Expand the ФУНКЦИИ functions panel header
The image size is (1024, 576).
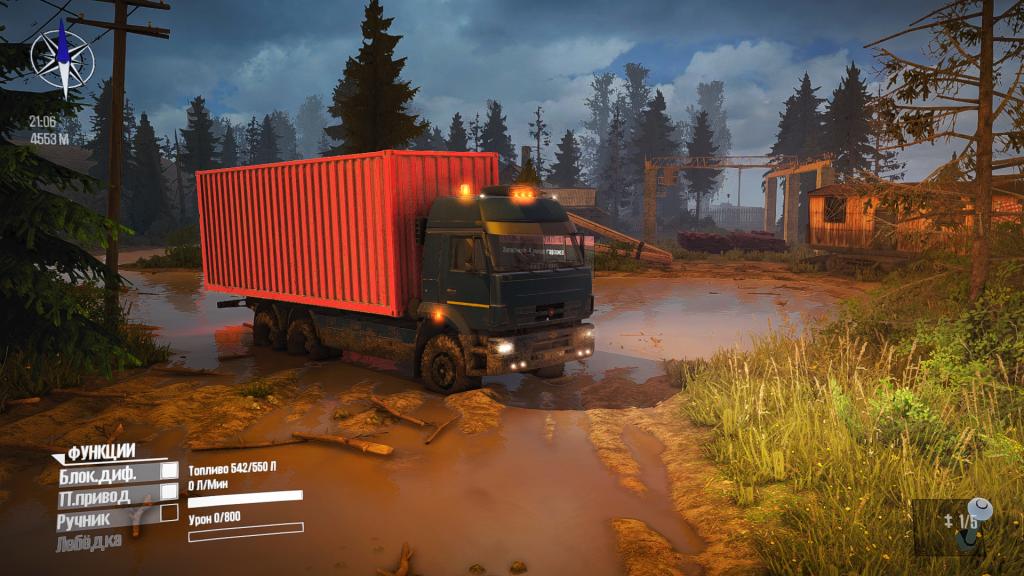click(x=100, y=451)
